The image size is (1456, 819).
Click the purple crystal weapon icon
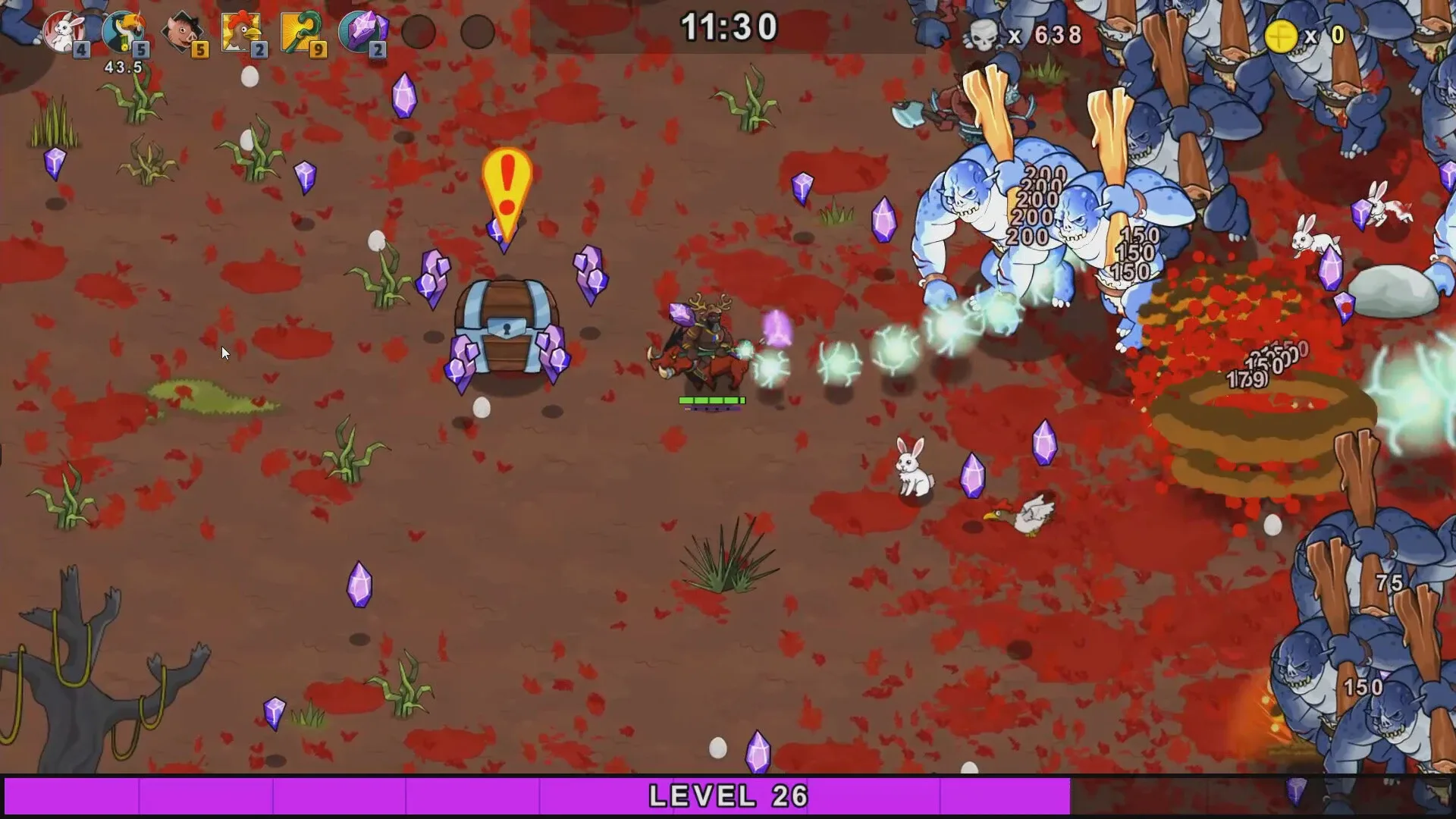pos(362,30)
